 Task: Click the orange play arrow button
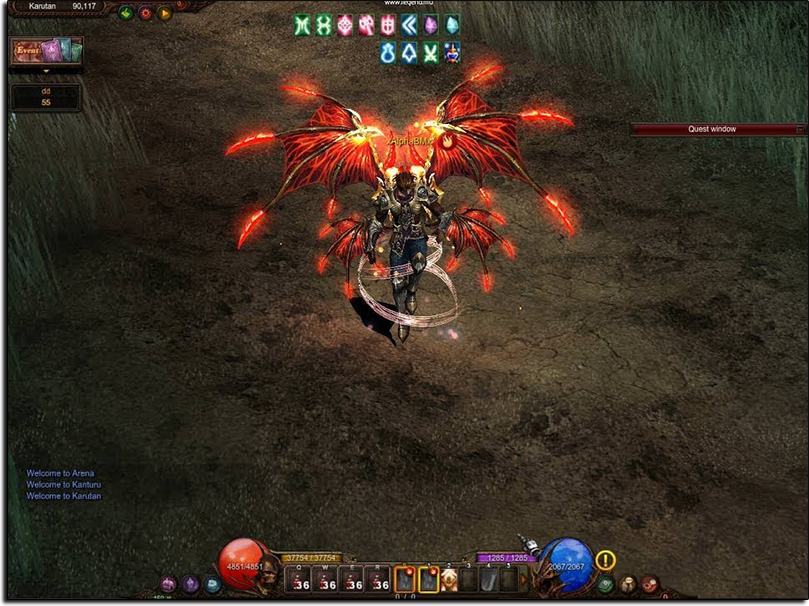[x=165, y=13]
